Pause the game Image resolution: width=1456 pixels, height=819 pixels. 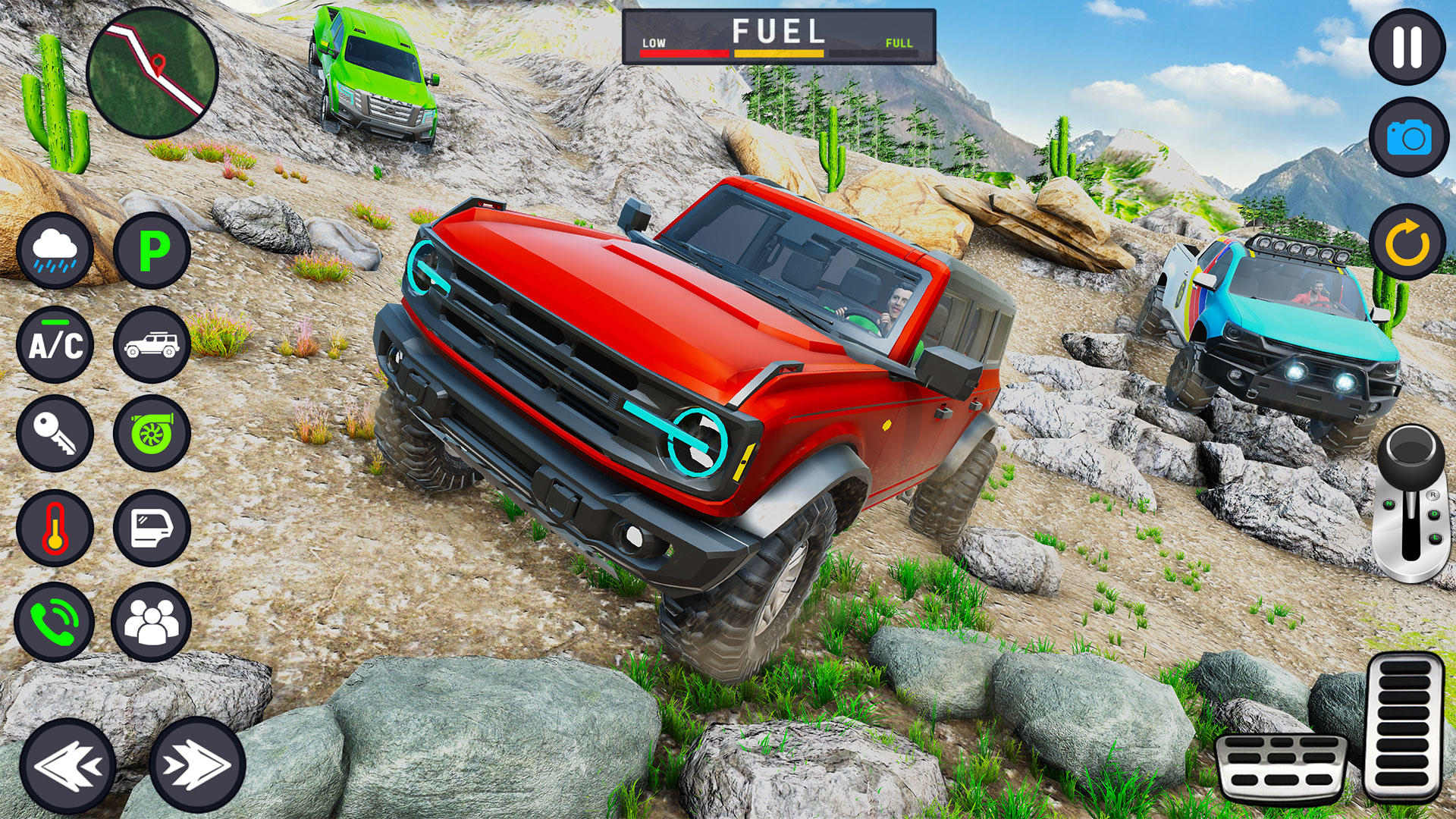[1407, 47]
